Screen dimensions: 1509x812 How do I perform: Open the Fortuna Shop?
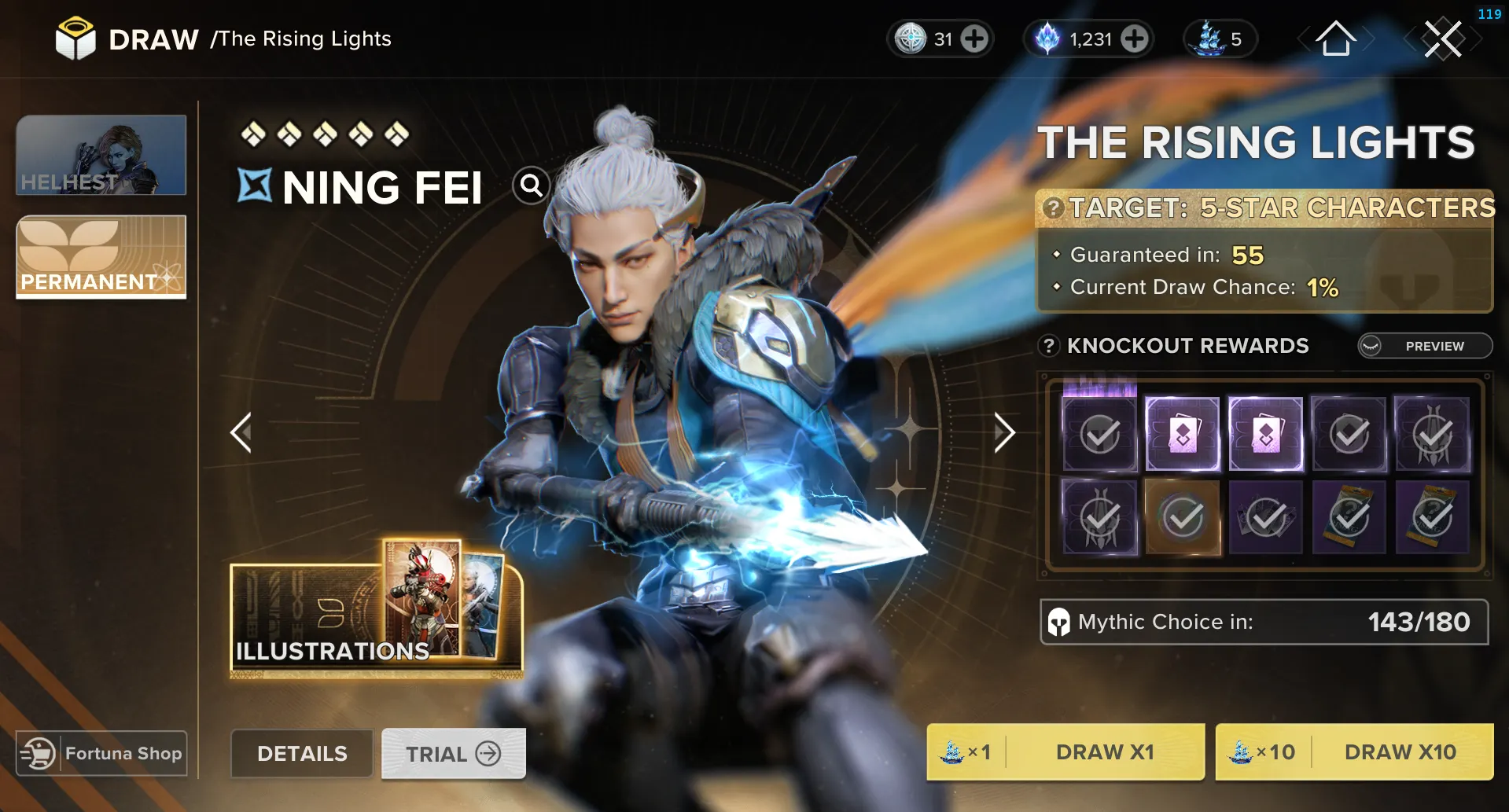point(101,752)
